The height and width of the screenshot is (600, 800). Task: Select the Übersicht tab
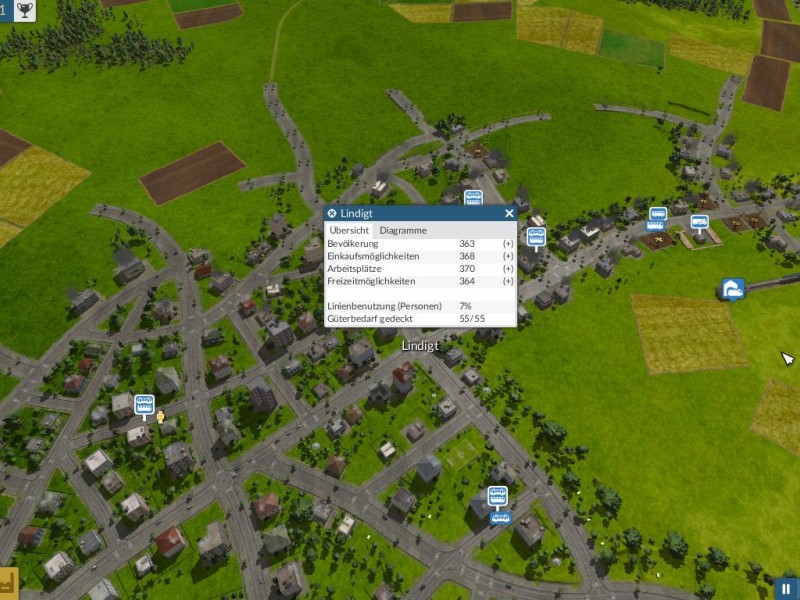[x=349, y=230]
